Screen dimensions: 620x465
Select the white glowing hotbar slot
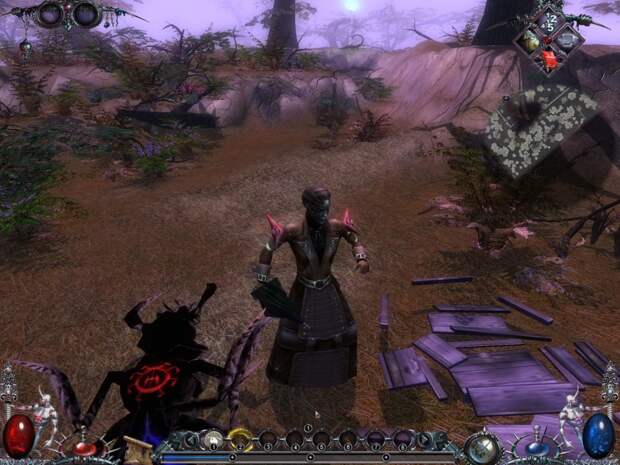pos(213,437)
